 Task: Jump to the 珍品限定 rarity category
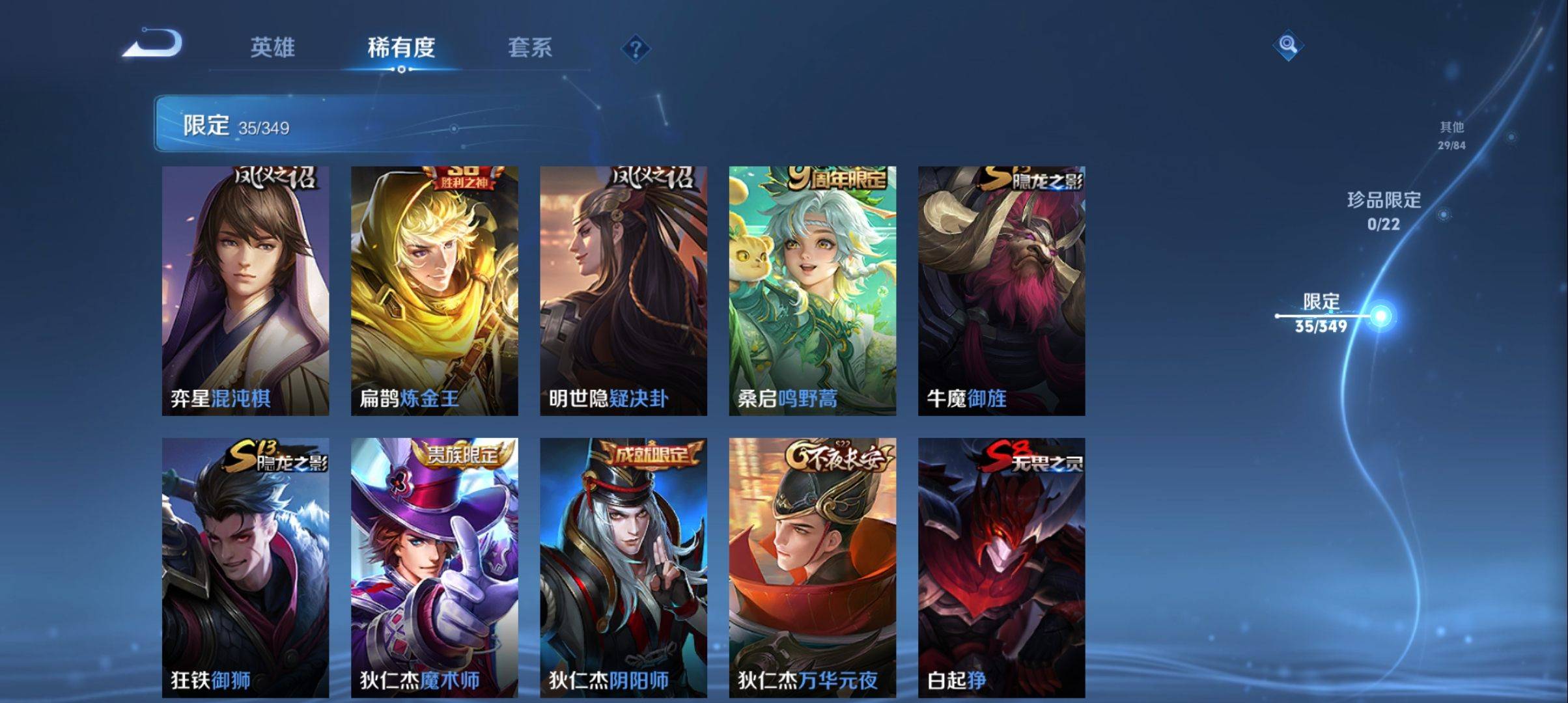1384,210
